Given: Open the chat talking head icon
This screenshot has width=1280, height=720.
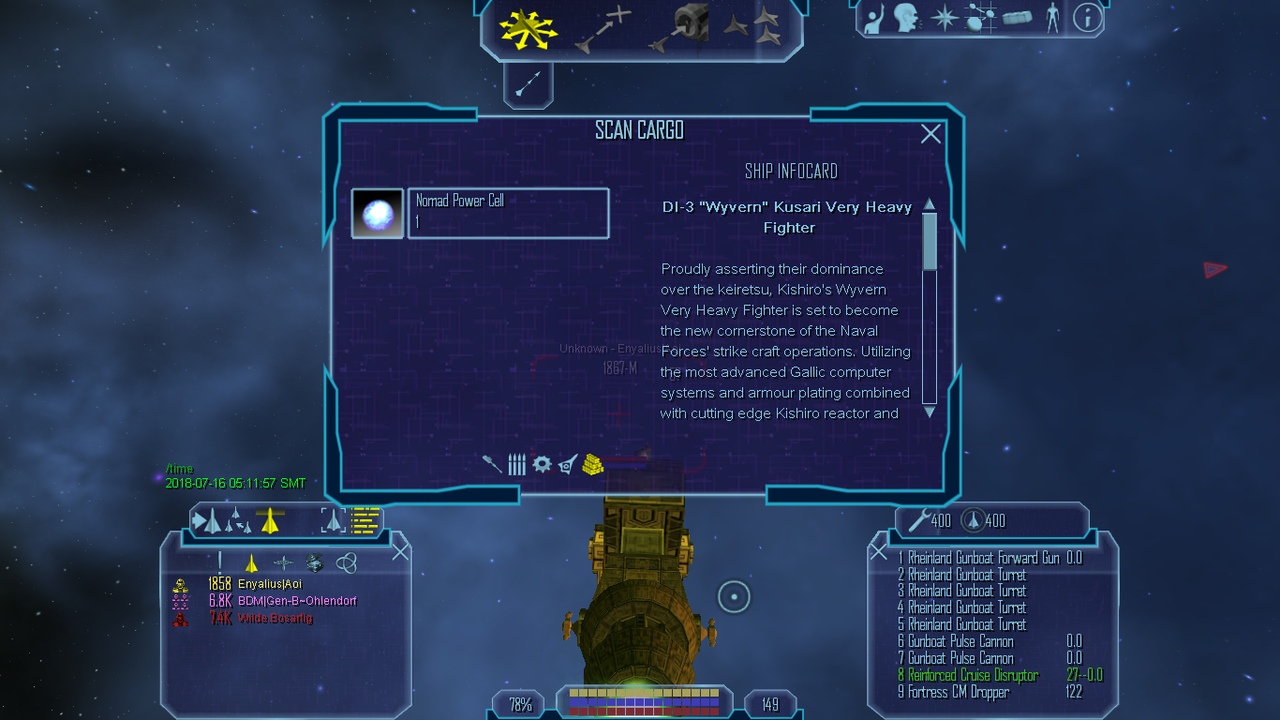Looking at the screenshot, I should [906, 18].
